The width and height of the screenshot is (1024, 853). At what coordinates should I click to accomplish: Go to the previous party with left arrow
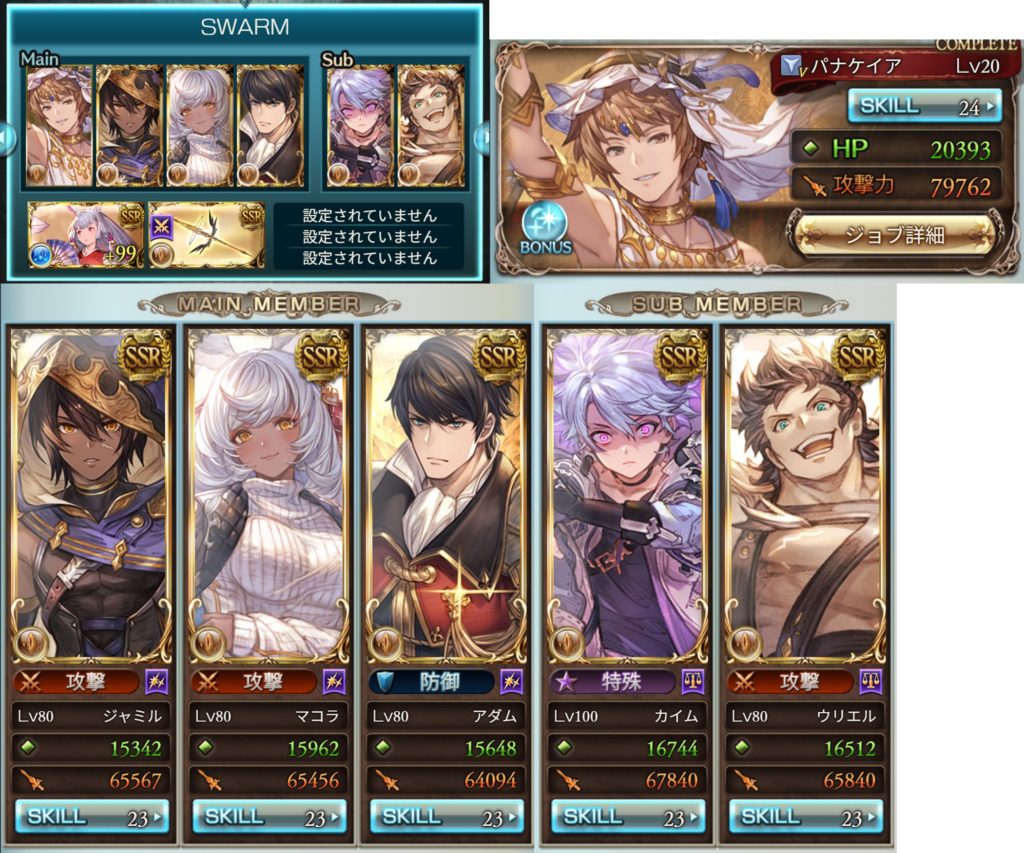(x=5, y=135)
